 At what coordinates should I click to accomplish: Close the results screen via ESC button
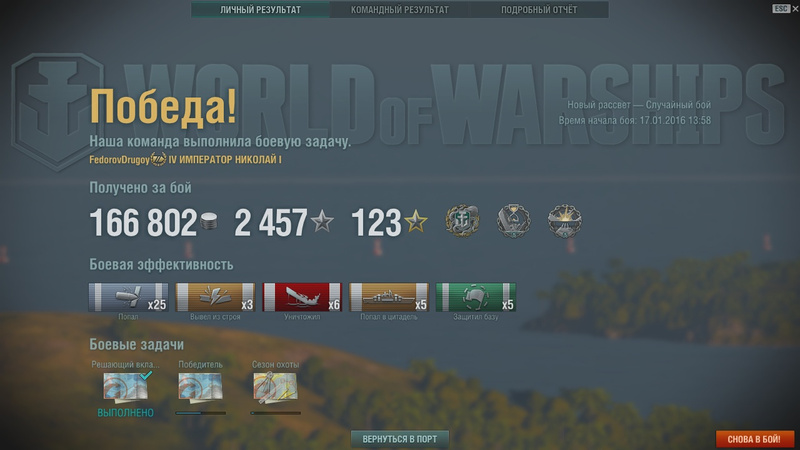coord(781,8)
